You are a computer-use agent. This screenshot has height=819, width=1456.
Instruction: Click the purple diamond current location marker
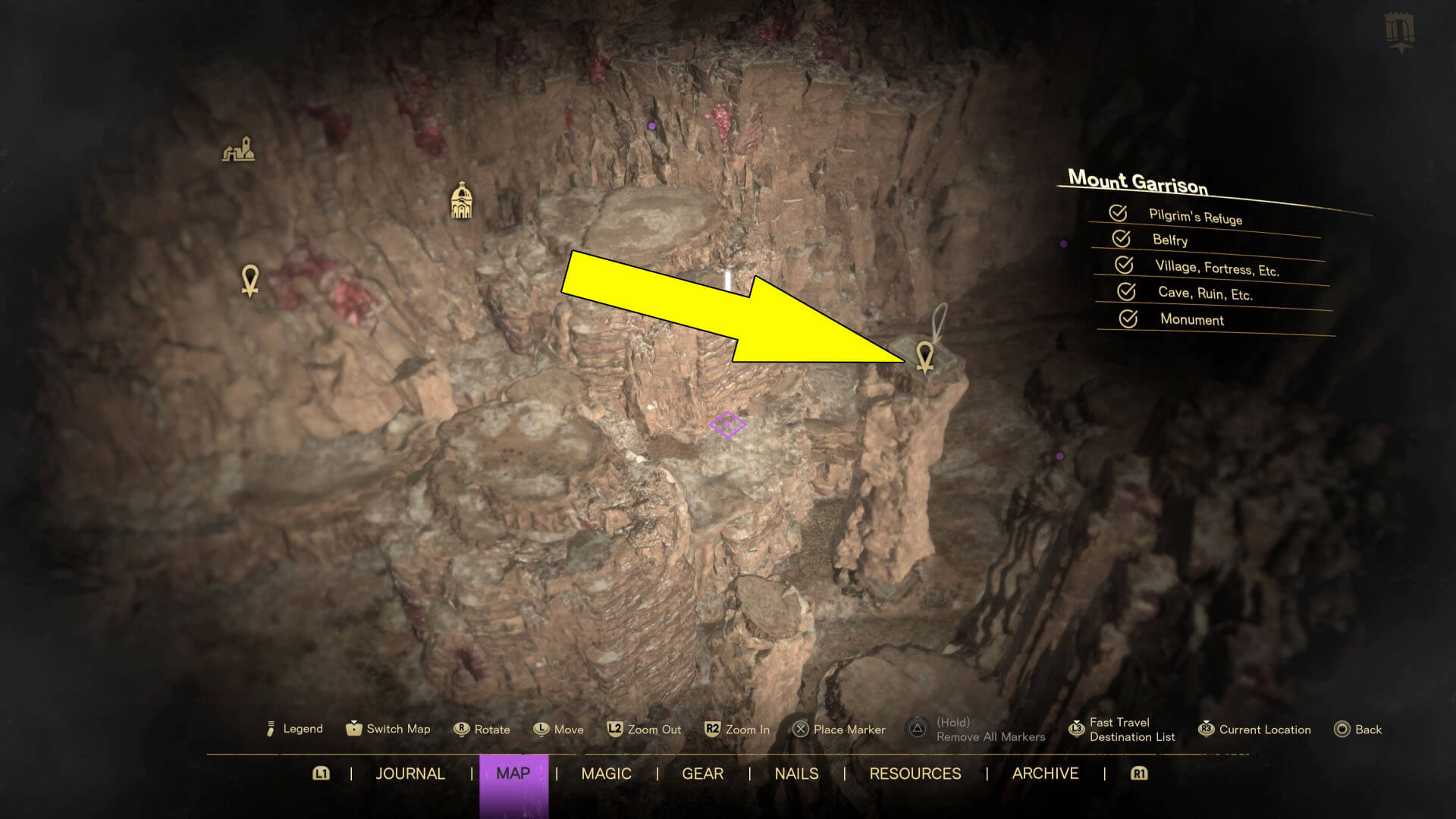click(x=727, y=425)
